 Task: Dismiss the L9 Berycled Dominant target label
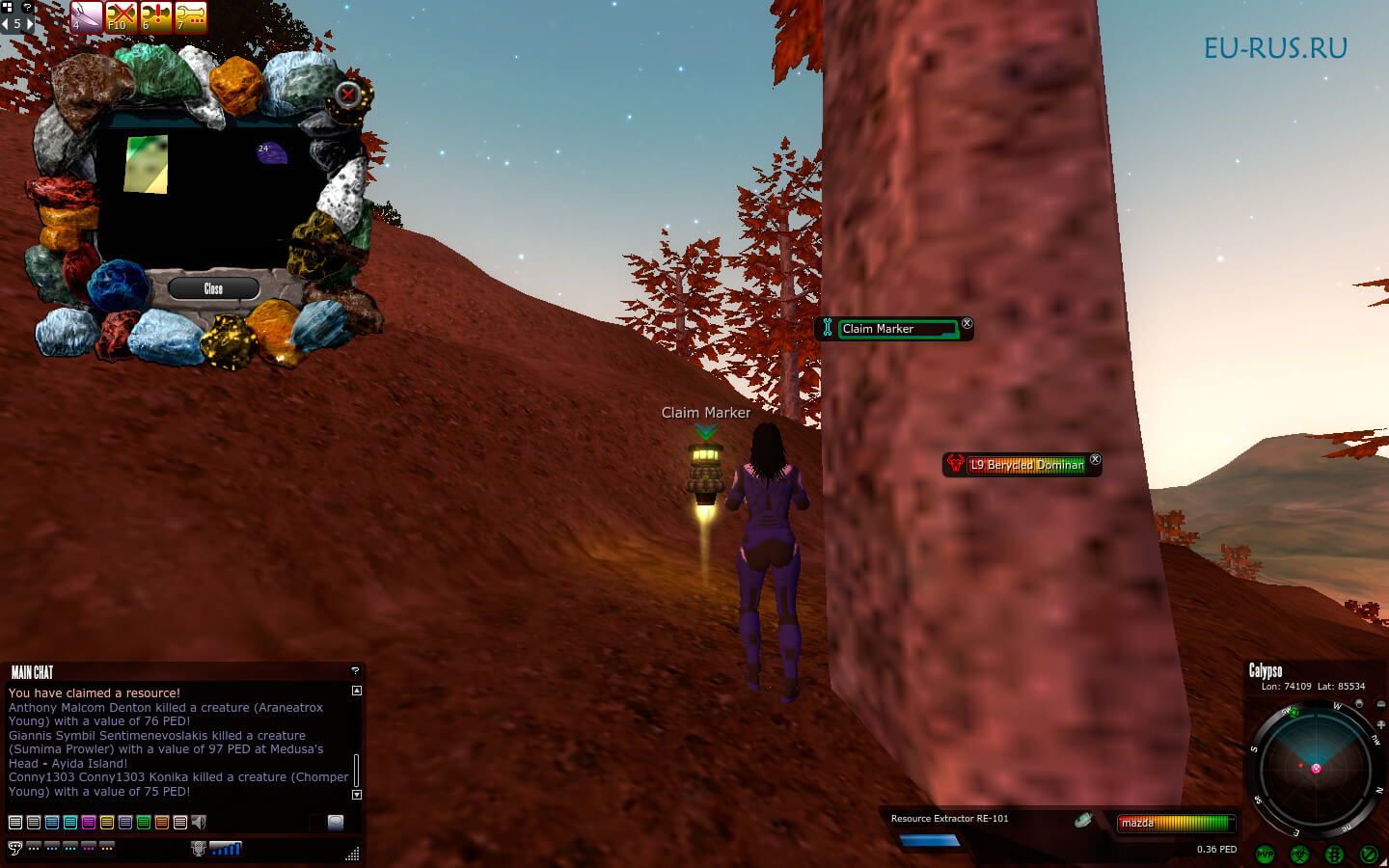pos(1095,460)
